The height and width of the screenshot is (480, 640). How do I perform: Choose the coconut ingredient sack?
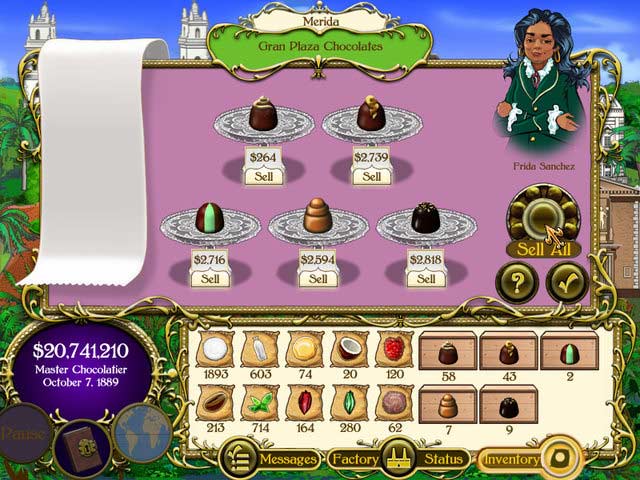pyautogui.click(x=347, y=350)
